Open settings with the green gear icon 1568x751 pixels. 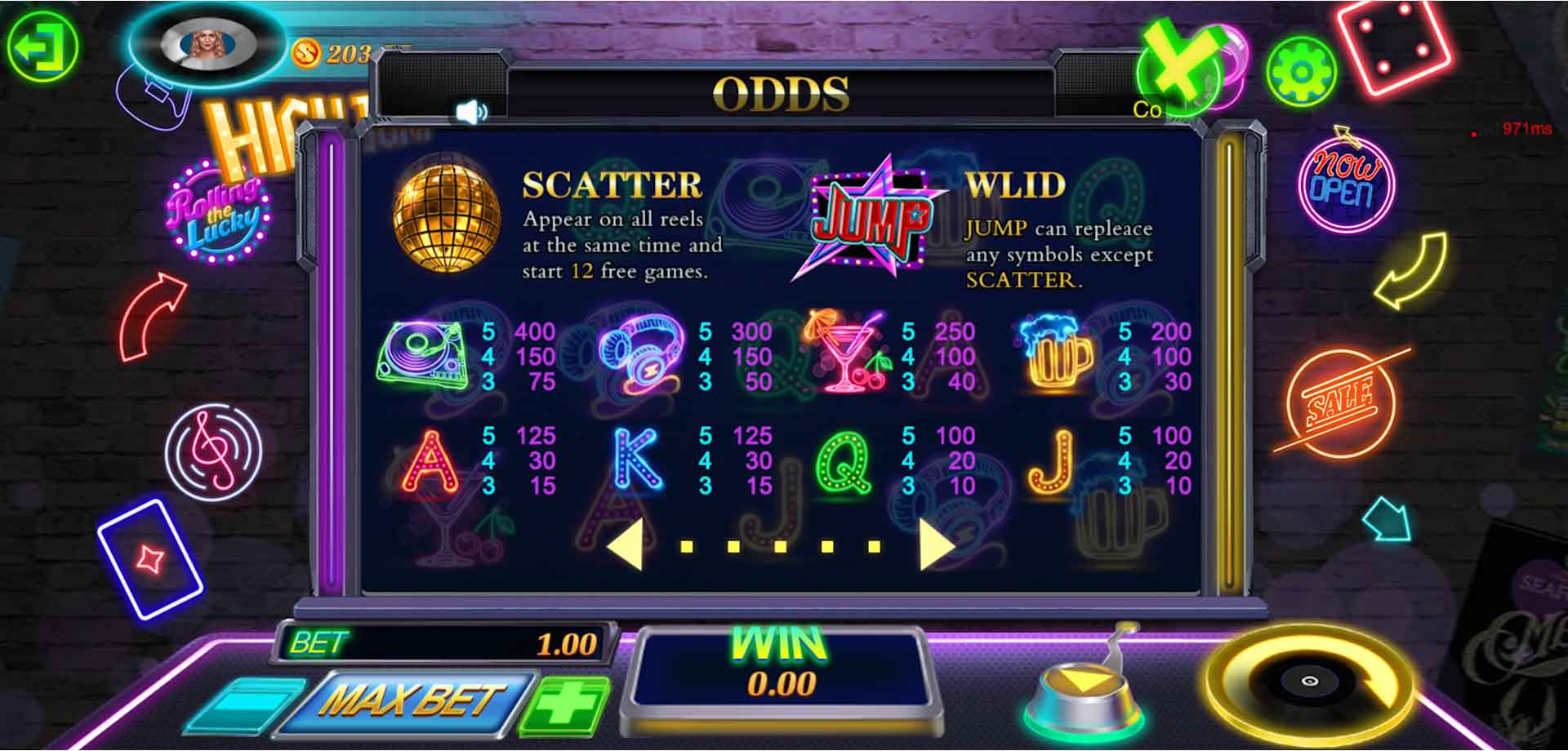tap(1301, 72)
